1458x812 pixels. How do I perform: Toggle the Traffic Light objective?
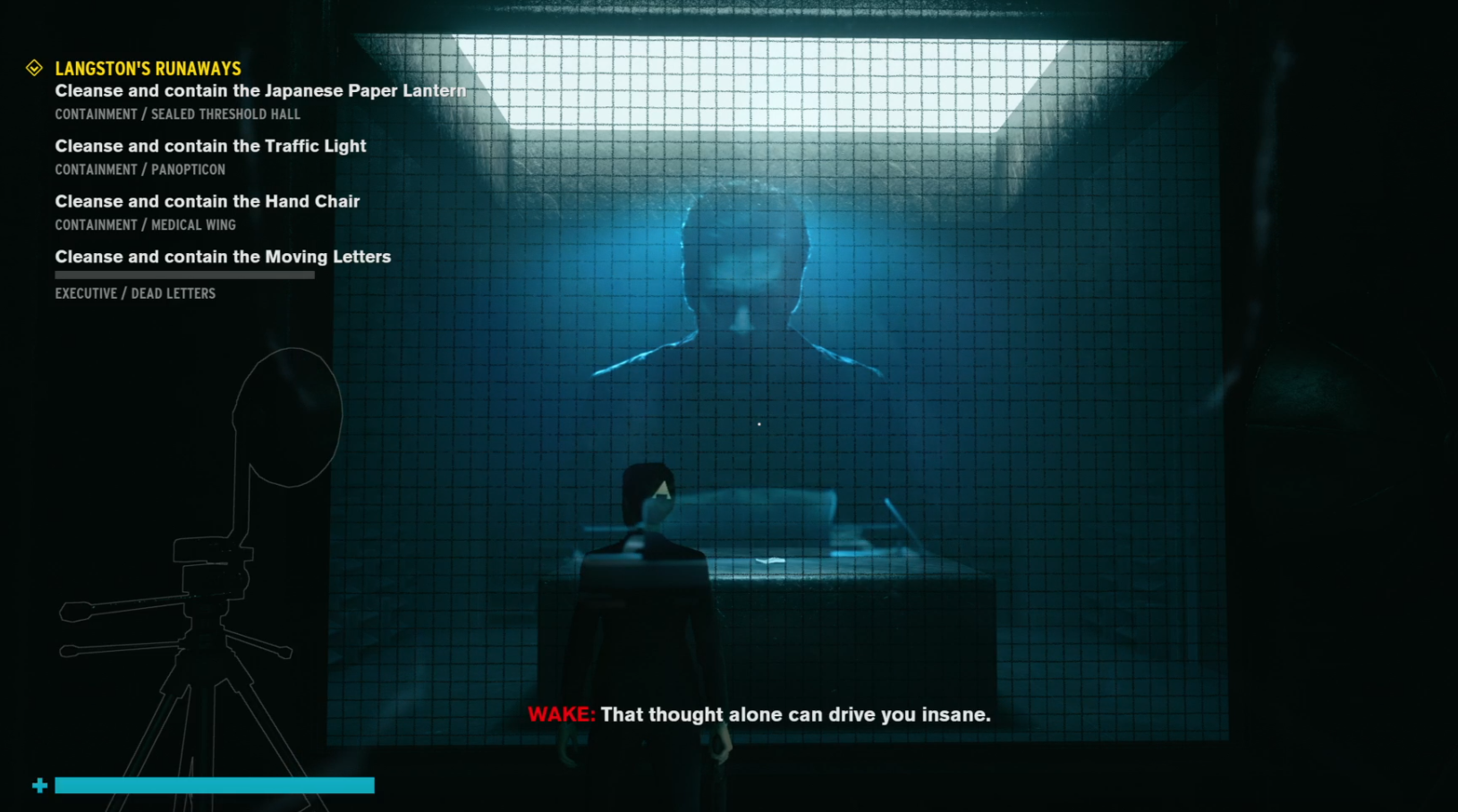[x=210, y=146]
